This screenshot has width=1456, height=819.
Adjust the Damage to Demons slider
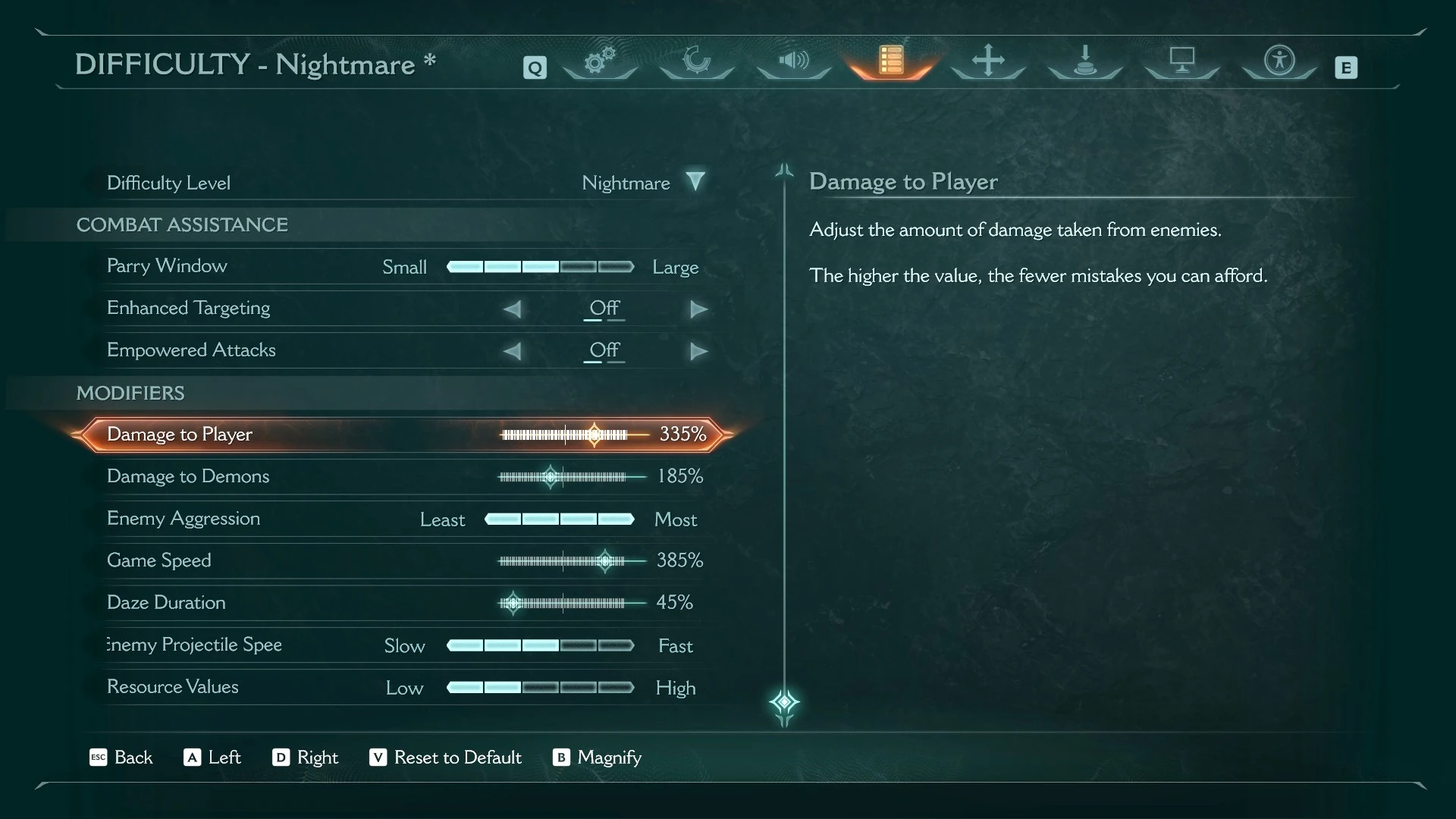(x=551, y=477)
